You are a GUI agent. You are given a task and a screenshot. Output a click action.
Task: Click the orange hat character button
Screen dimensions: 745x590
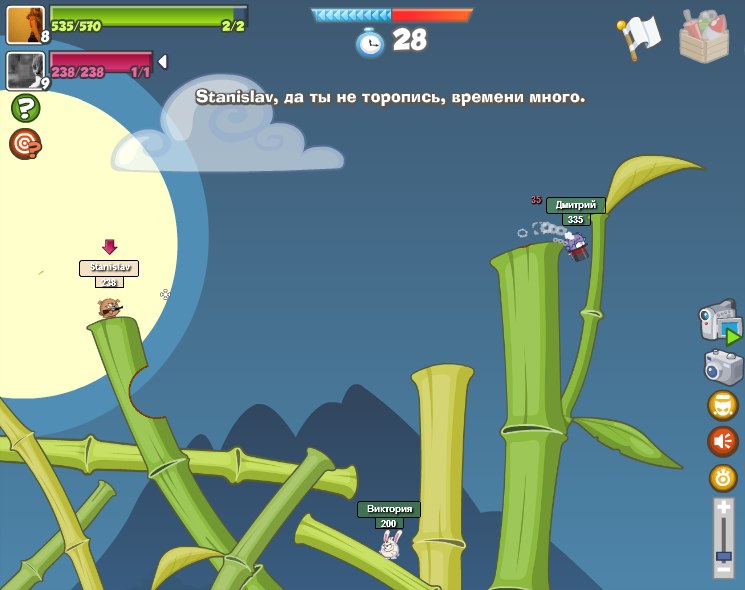[722, 405]
